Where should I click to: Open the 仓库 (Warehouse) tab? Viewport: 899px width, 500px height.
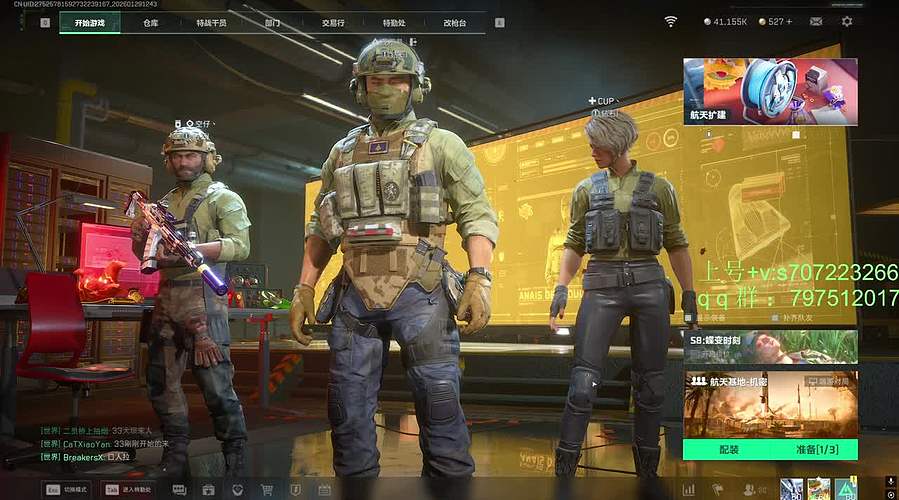pos(150,22)
